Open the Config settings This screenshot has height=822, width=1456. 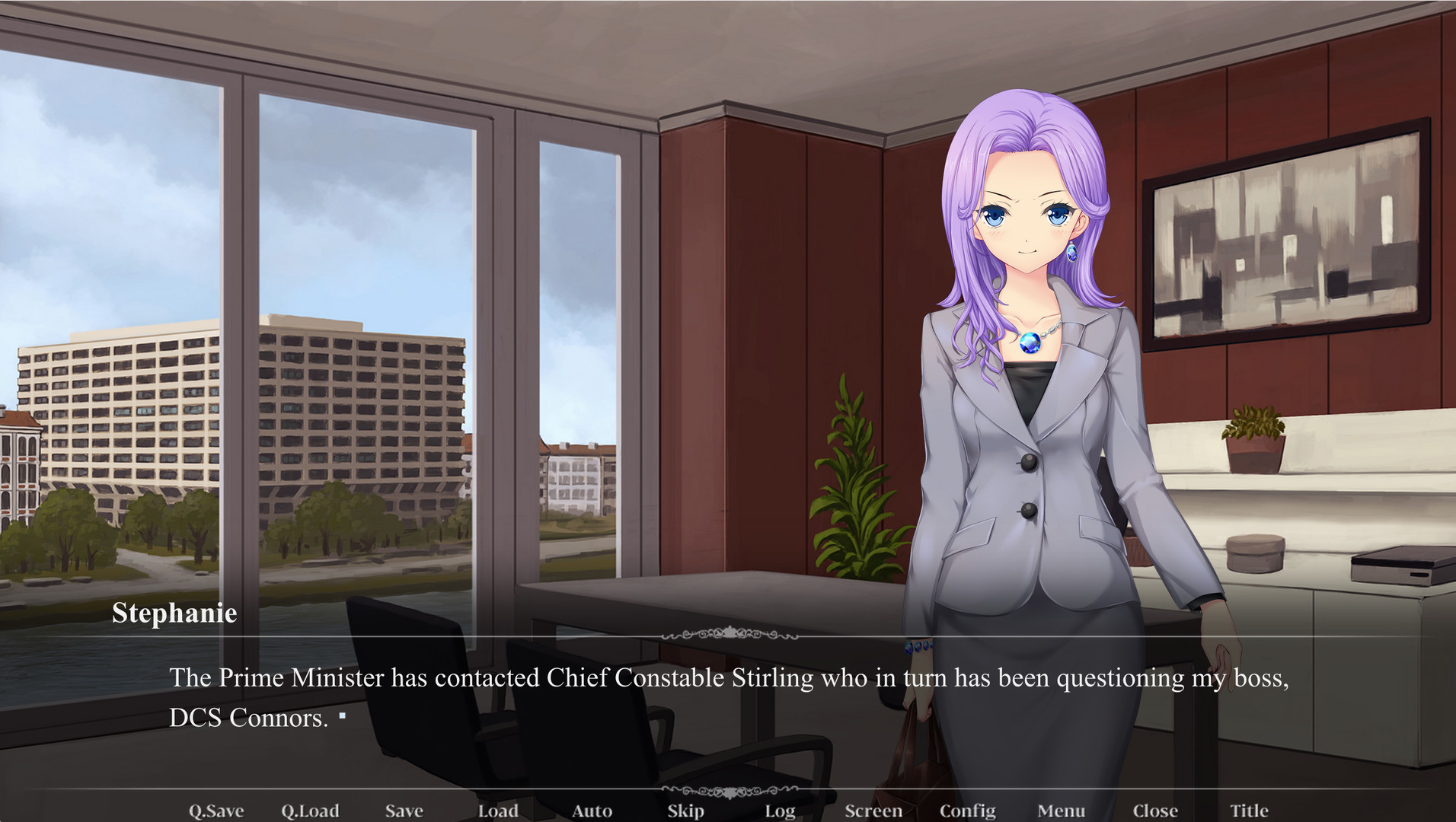click(967, 810)
